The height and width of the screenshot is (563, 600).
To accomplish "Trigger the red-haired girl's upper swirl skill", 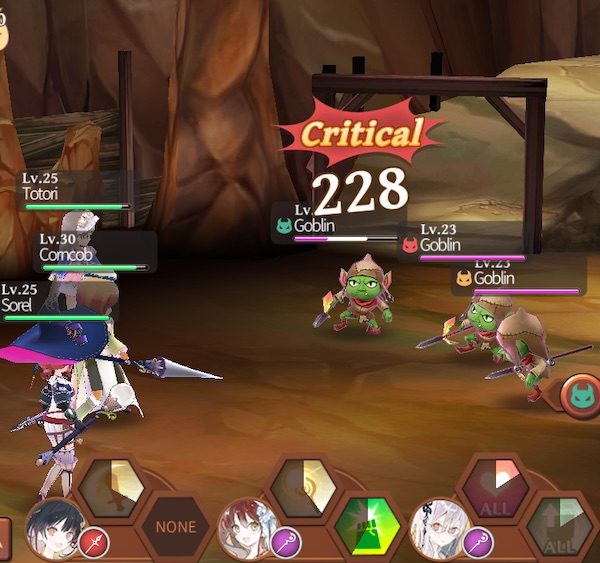I will point(305,487).
